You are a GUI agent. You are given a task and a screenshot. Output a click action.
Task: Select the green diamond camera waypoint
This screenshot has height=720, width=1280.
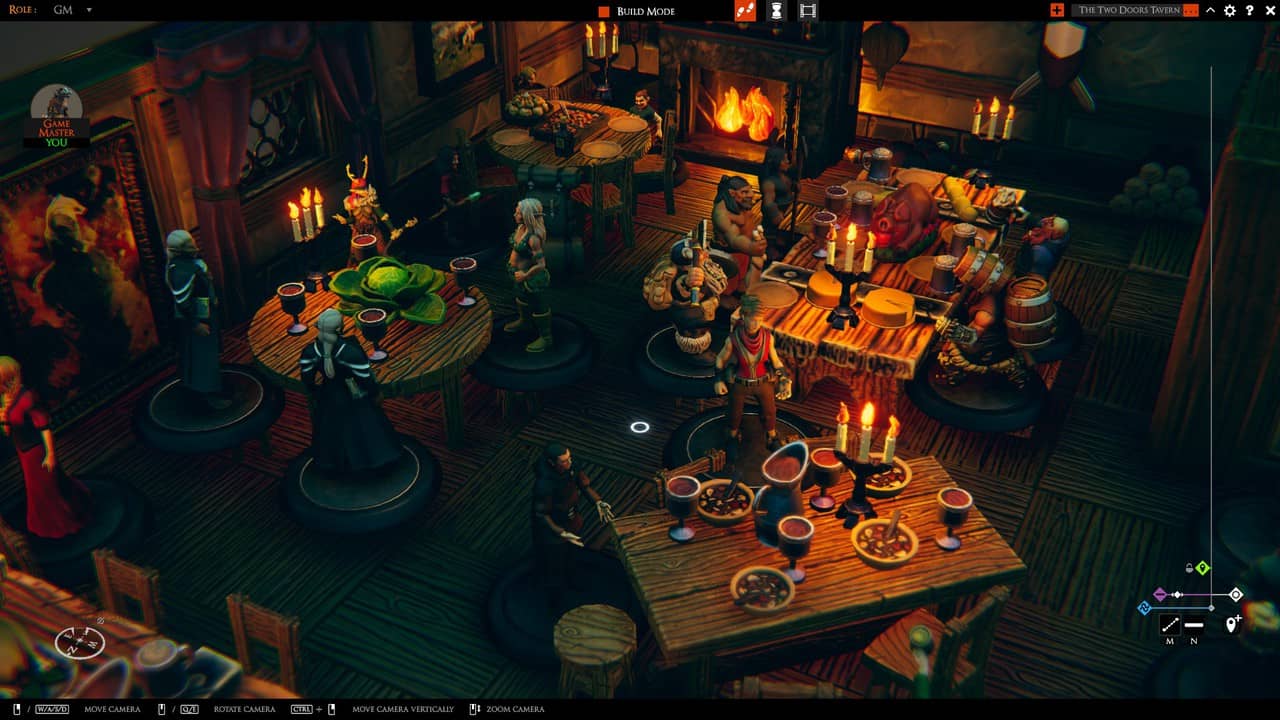(1203, 568)
